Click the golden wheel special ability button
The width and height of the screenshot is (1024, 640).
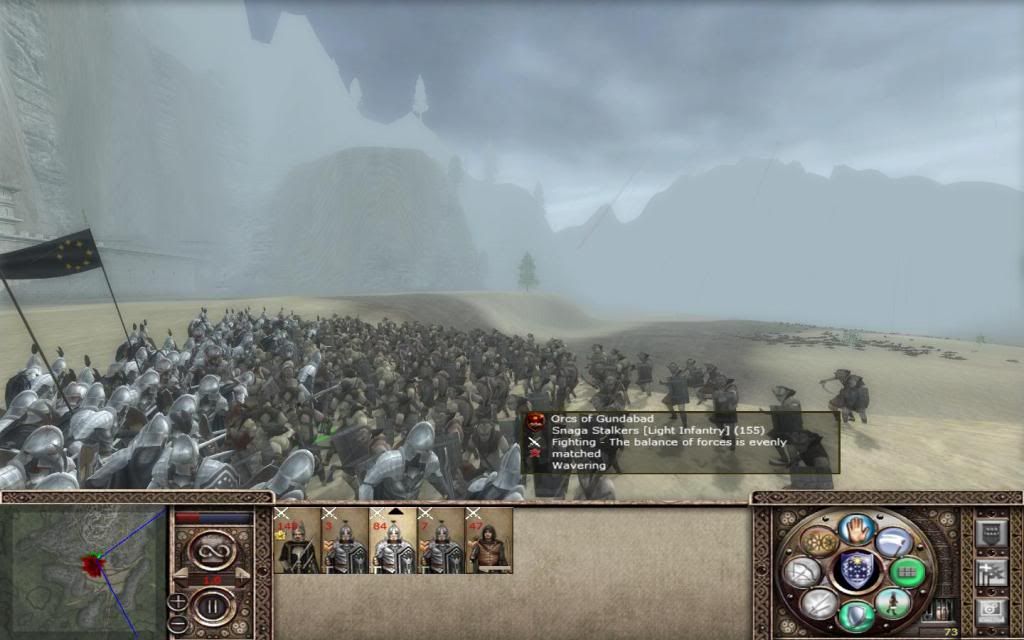[x=820, y=542]
